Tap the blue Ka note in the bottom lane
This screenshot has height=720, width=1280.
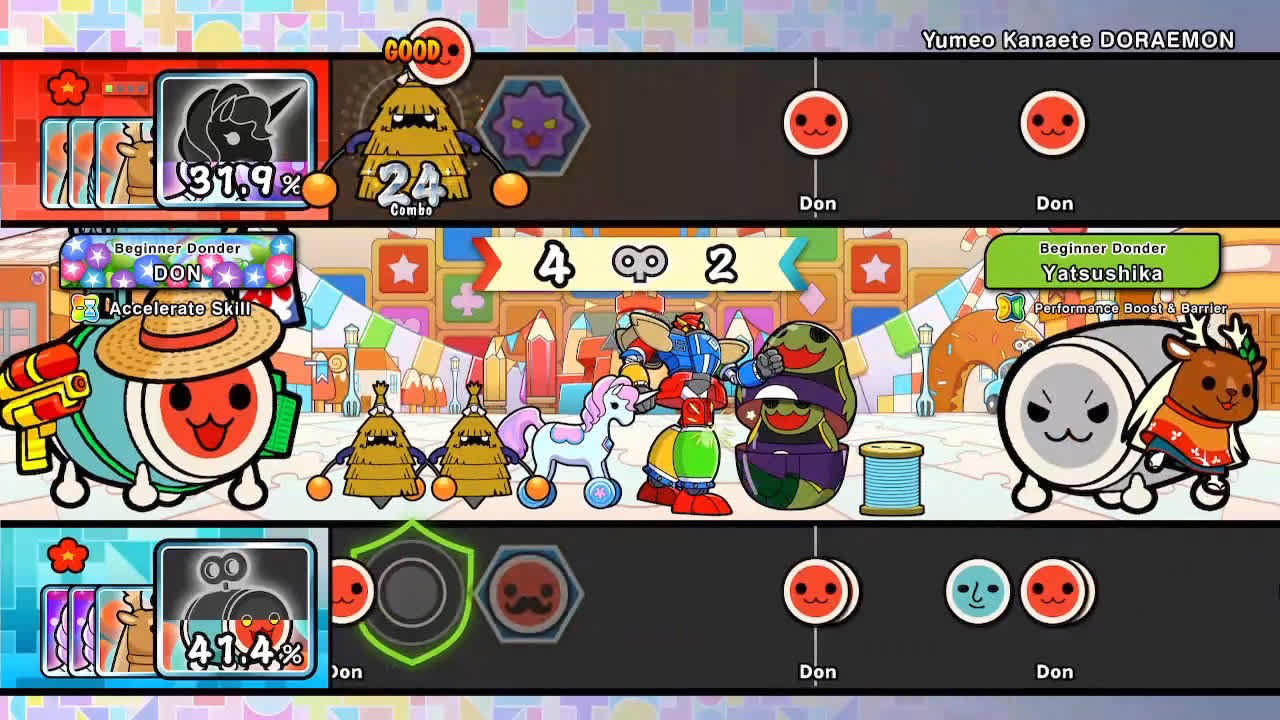[x=977, y=592]
